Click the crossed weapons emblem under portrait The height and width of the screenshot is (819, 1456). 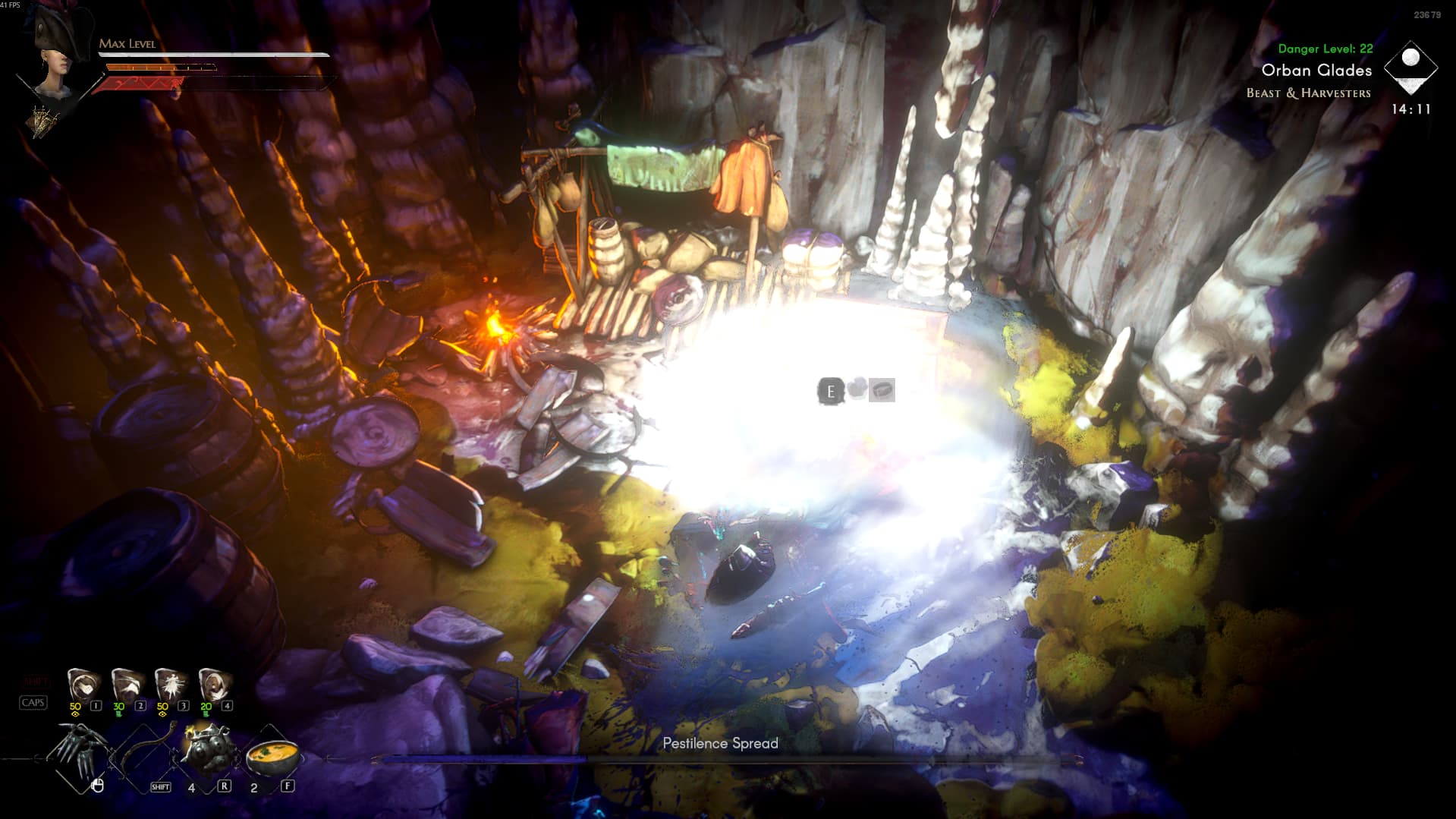42,120
